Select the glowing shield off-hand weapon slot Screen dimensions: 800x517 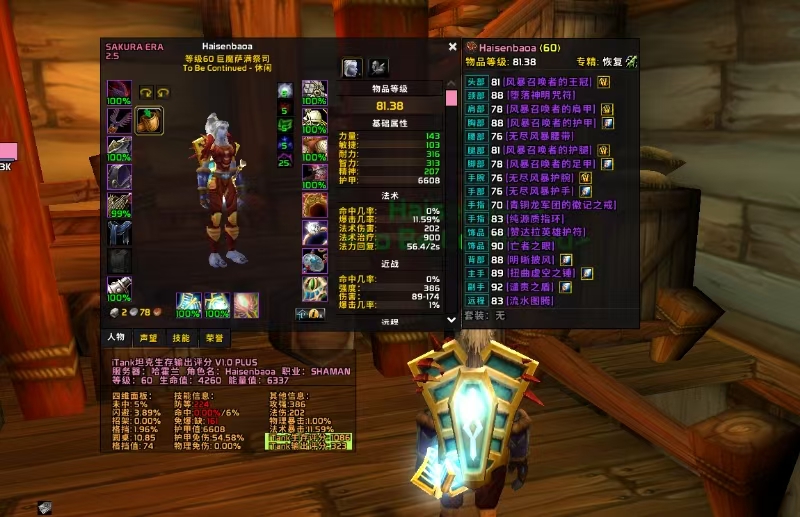[217, 305]
